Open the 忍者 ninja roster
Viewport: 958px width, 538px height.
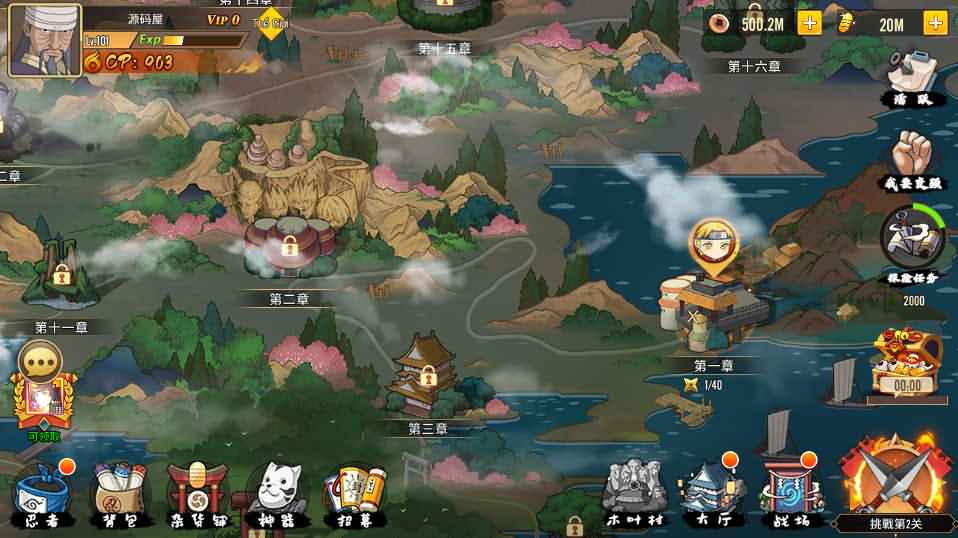point(41,493)
